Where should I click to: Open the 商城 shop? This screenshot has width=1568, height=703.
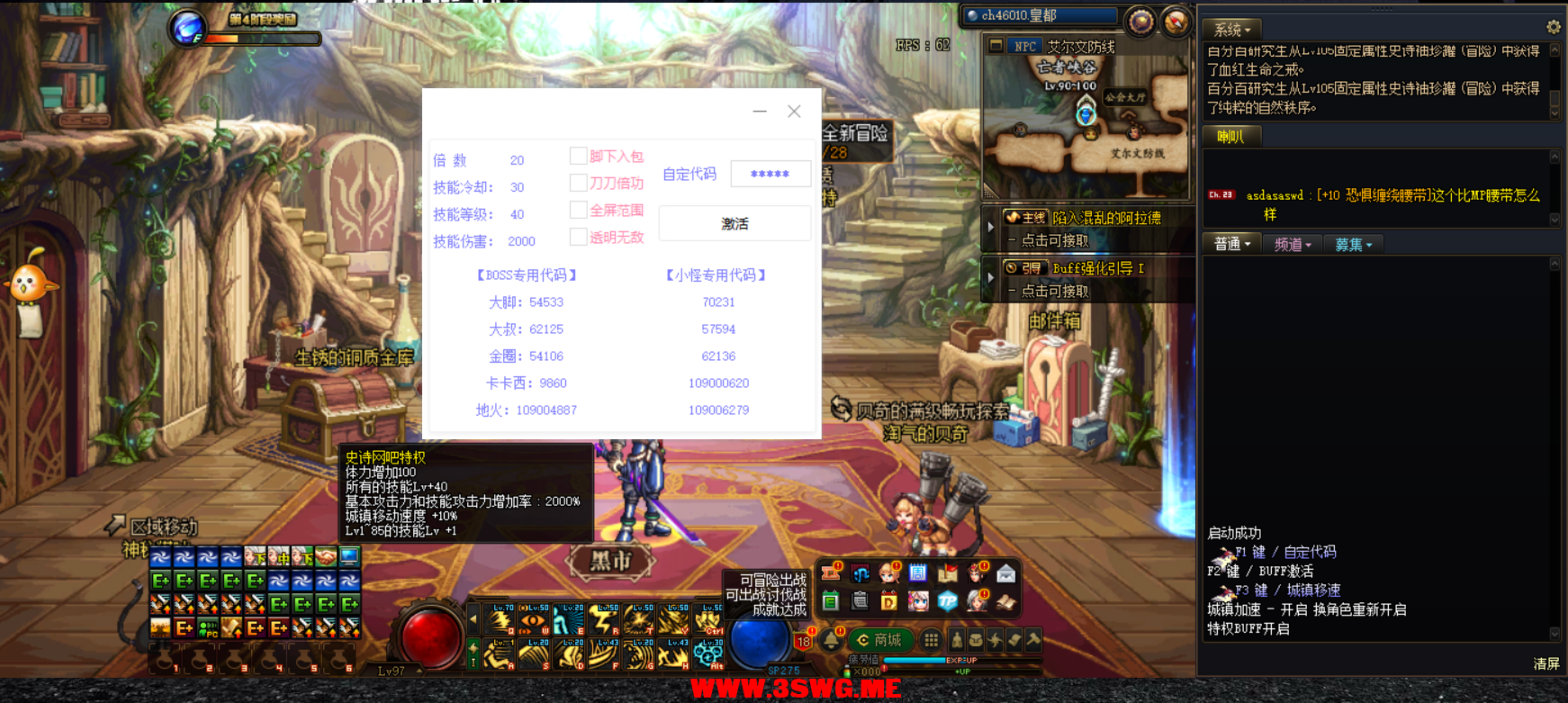click(879, 640)
